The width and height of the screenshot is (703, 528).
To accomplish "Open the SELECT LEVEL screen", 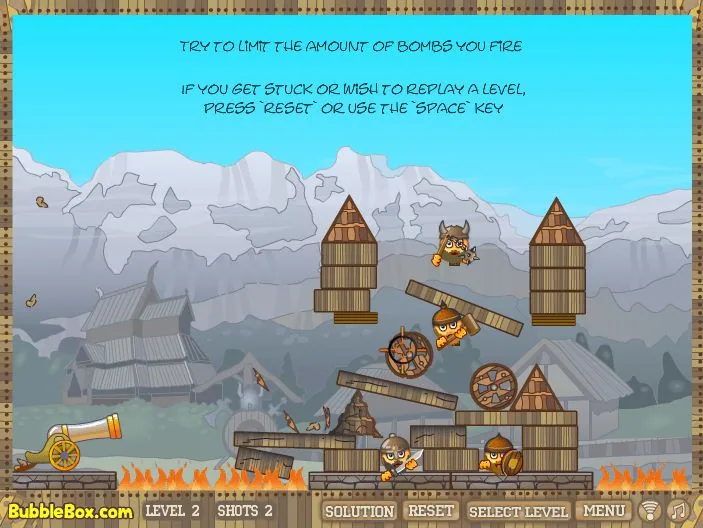I will 518,511.
